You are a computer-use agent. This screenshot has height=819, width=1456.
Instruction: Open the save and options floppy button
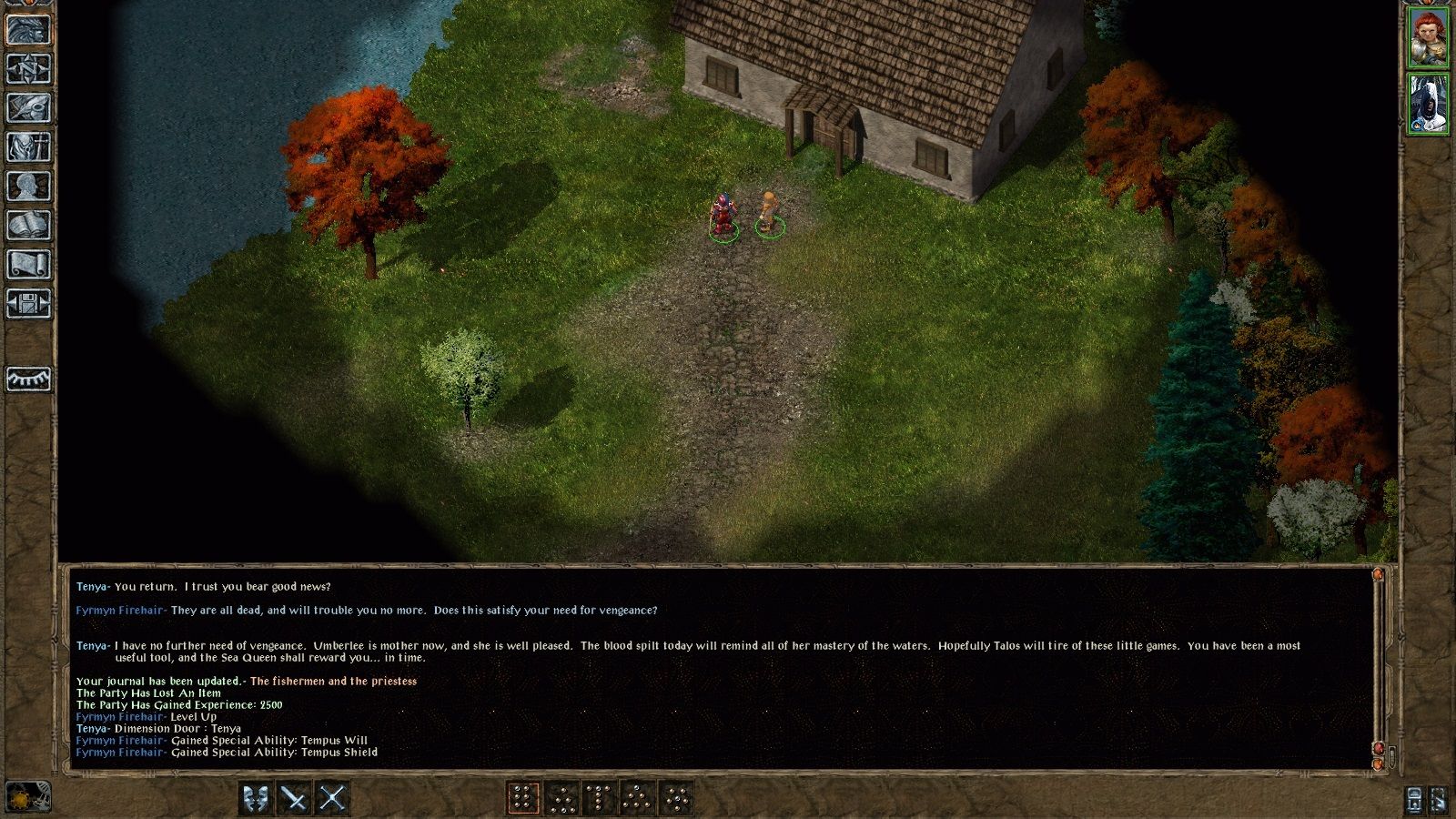click(x=28, y=303)
